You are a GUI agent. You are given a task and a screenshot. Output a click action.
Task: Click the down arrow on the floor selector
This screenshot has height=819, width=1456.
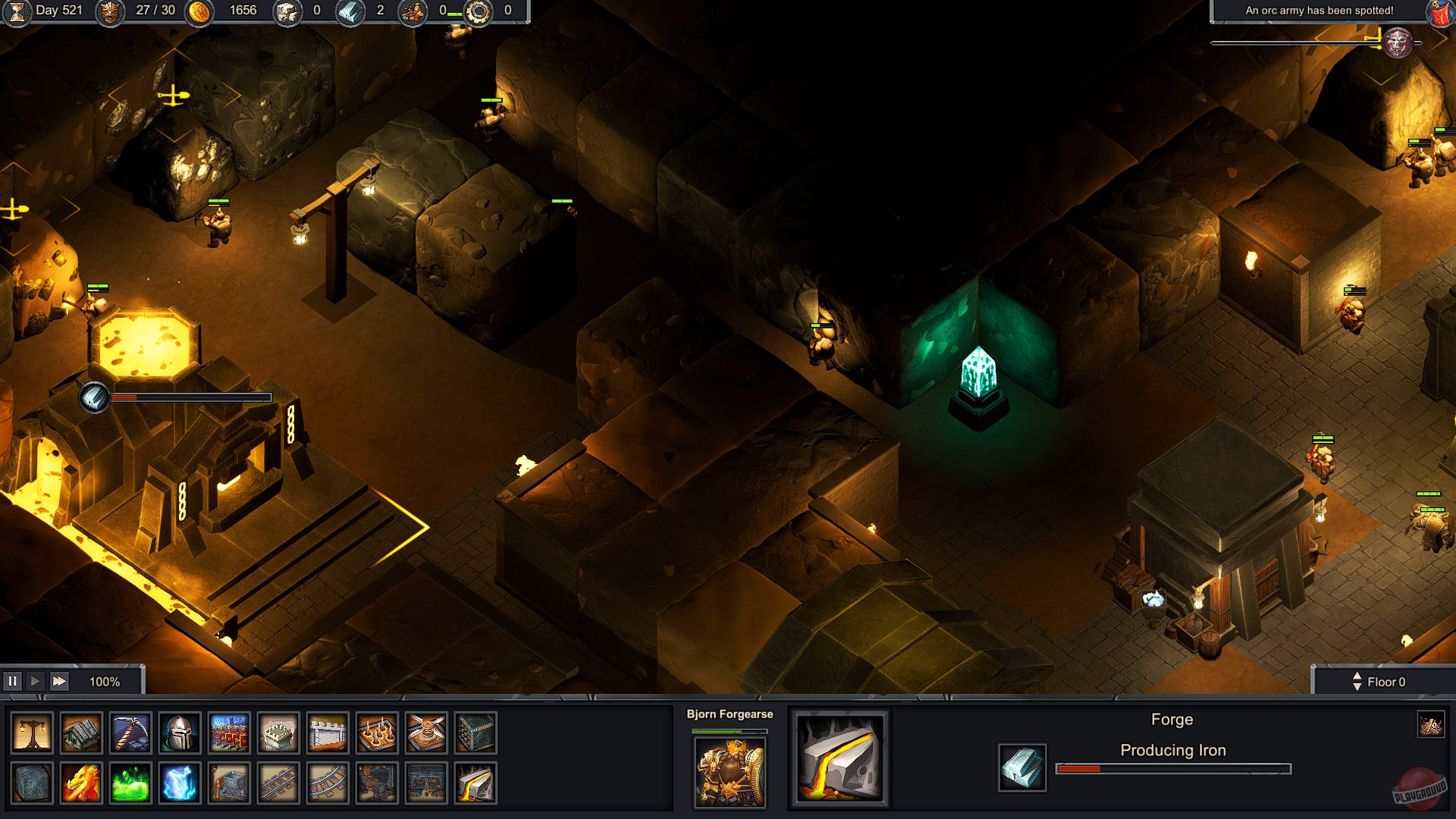coord(1357,686)
